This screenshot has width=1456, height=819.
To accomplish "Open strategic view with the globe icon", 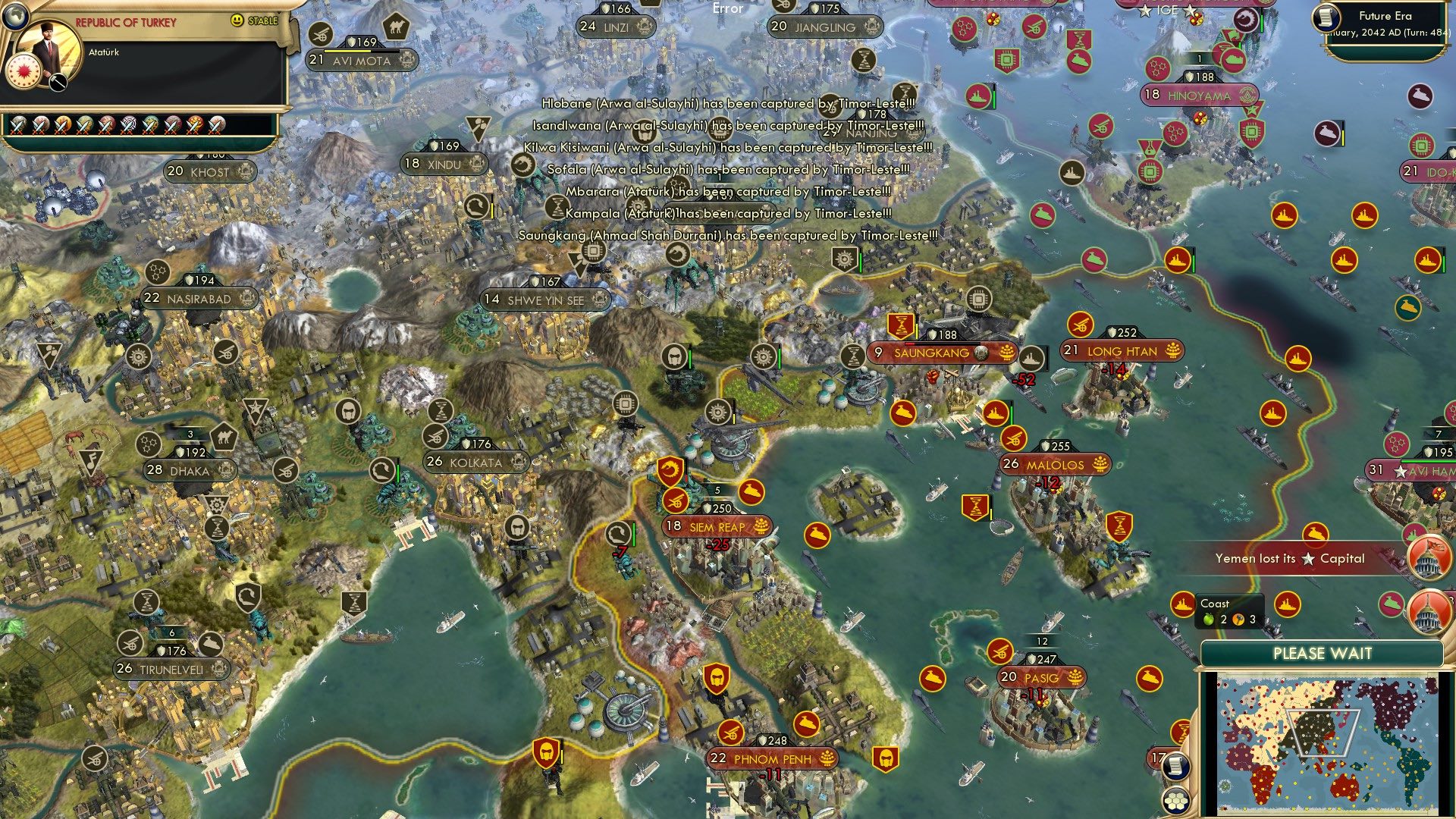I will 15,15.
